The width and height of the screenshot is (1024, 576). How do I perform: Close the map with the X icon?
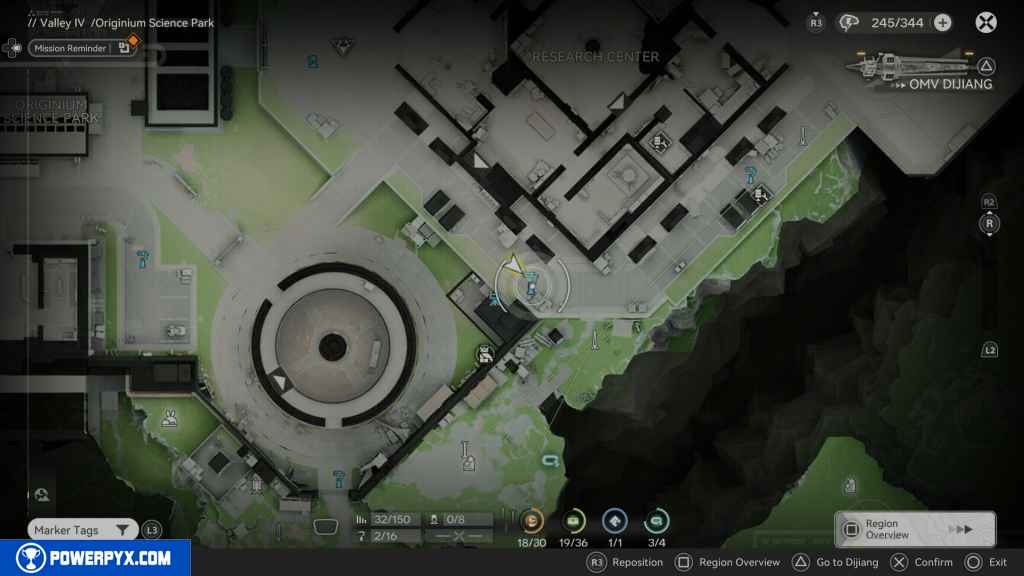pos(986,22)
